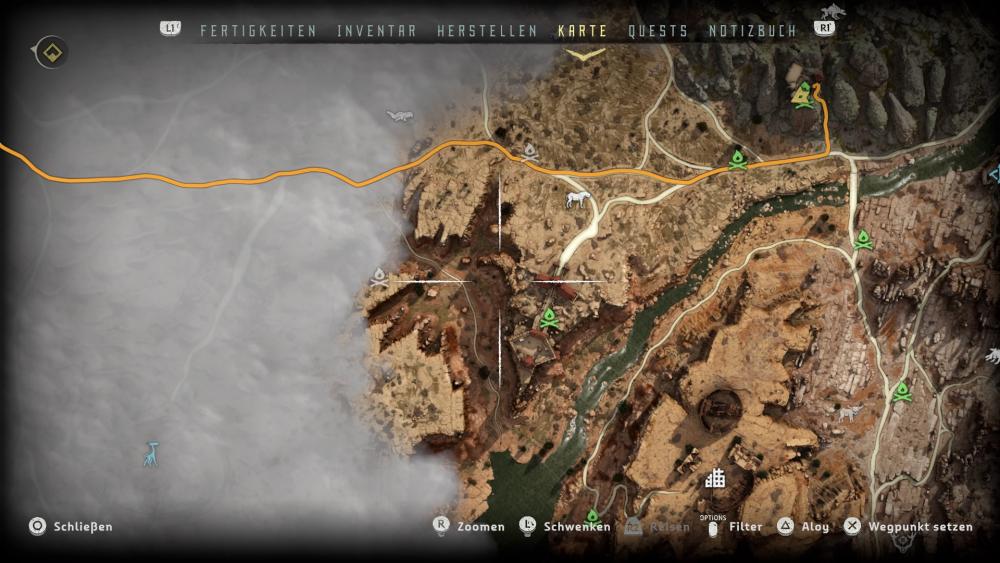Select the campfire marker on the orange route

pyautogui.click(x=738, y=159)
